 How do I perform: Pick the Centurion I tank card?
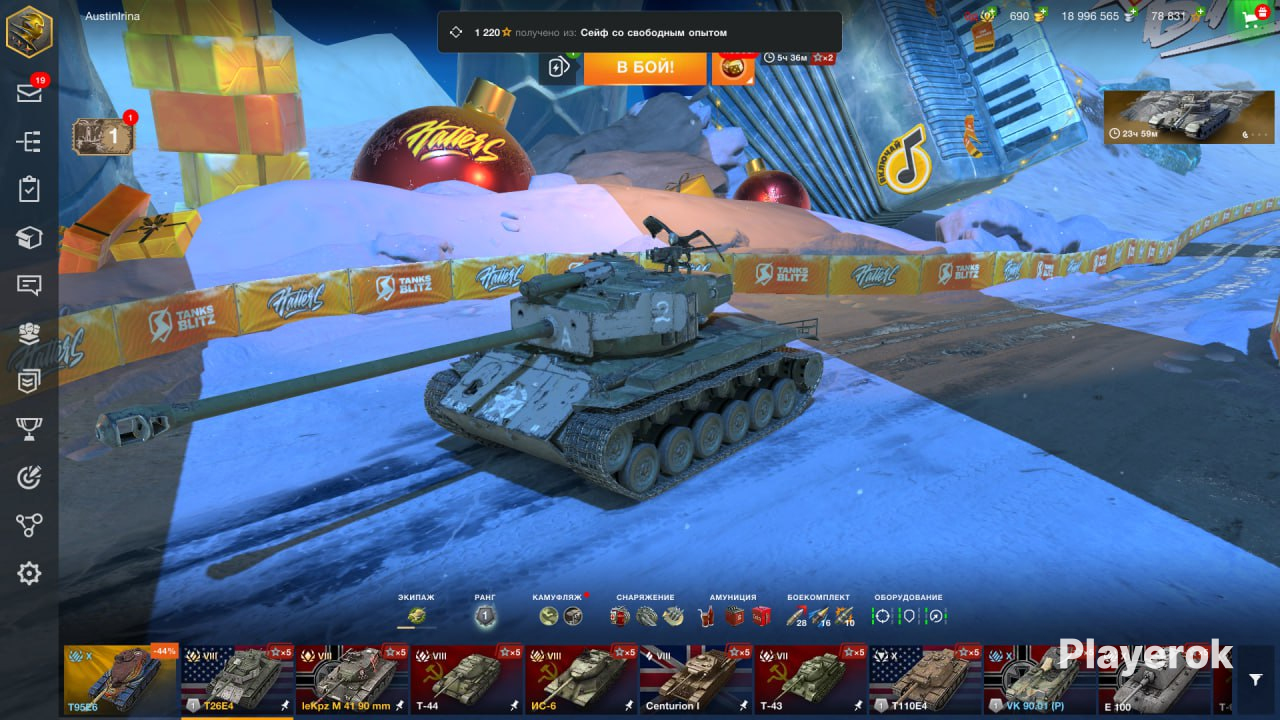(696, 679)
